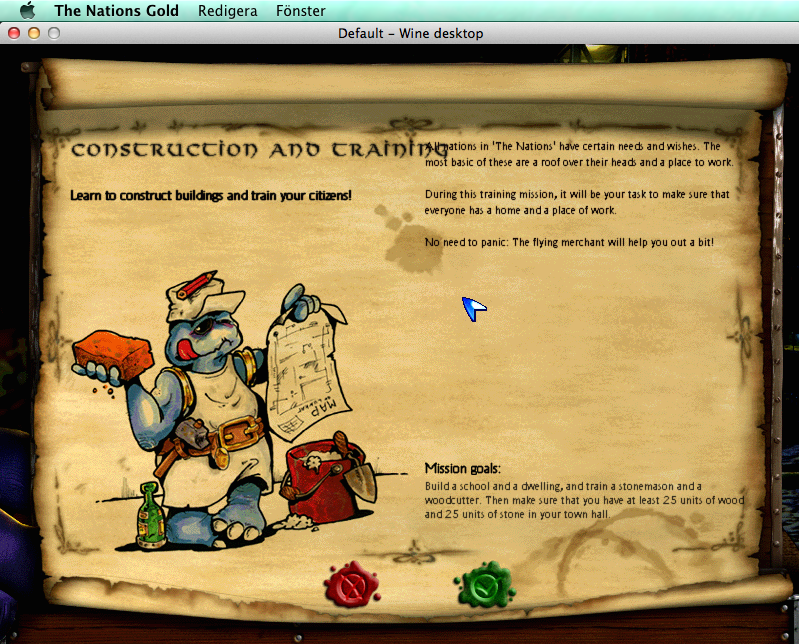This screenshot has height=644, width=799.
Task: Close the Wine desktop window
Action: [x=14, y=33]
